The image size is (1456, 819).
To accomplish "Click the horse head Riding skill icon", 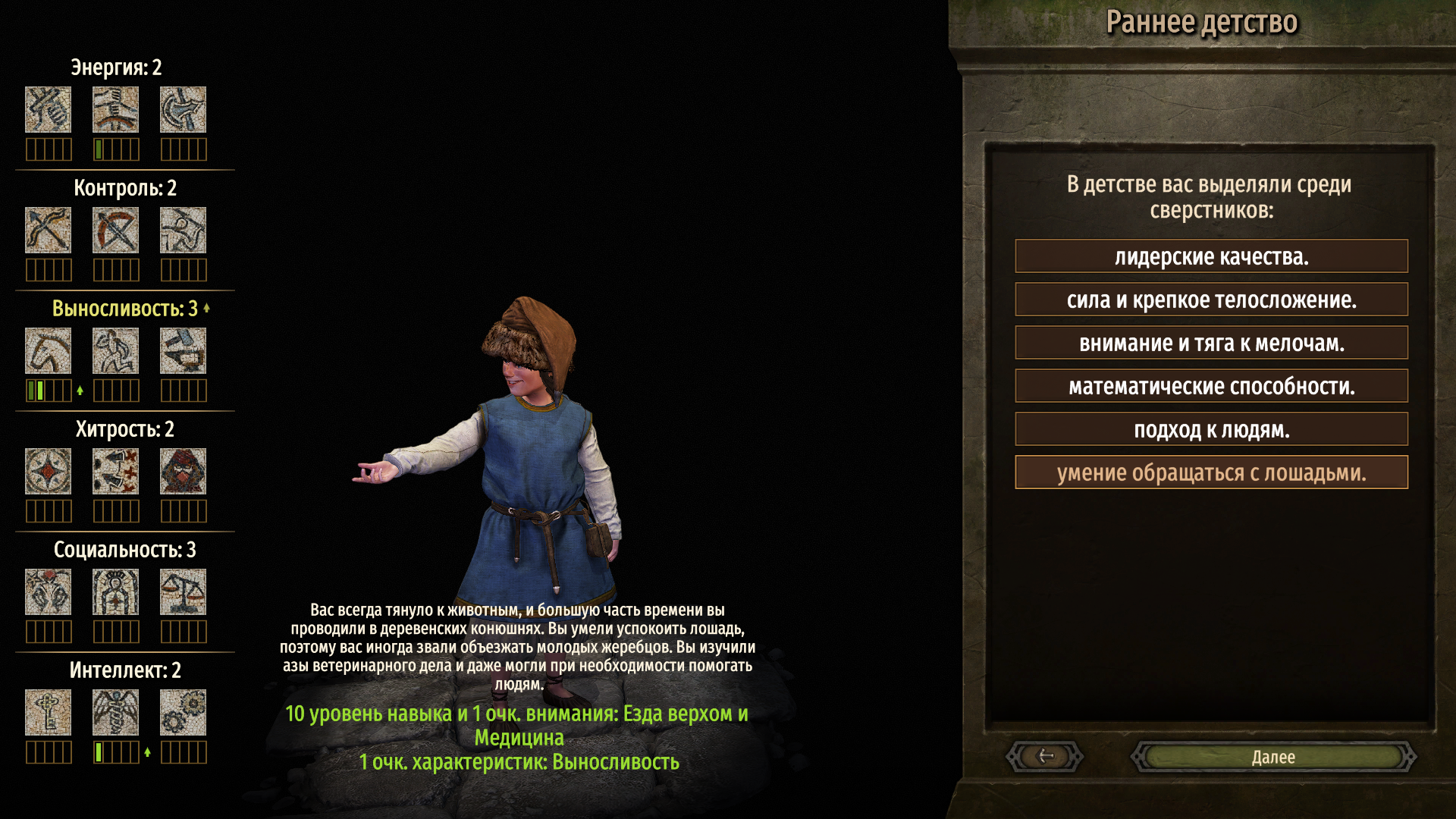I will pos(48,350).
